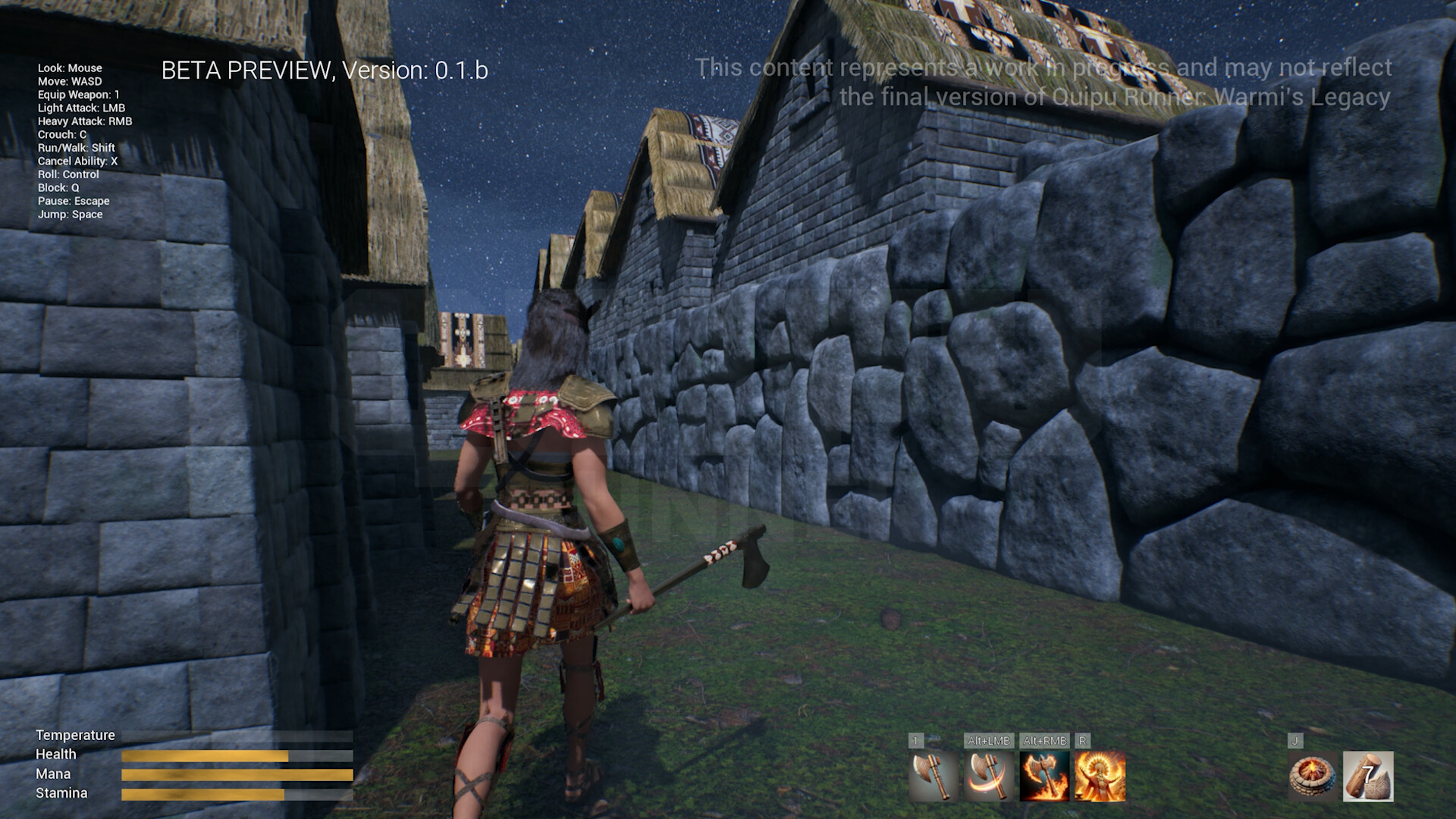This screenshot has width=1456, height=819.
Task: Expand the Temperature status readout
Action: (74, 735)
